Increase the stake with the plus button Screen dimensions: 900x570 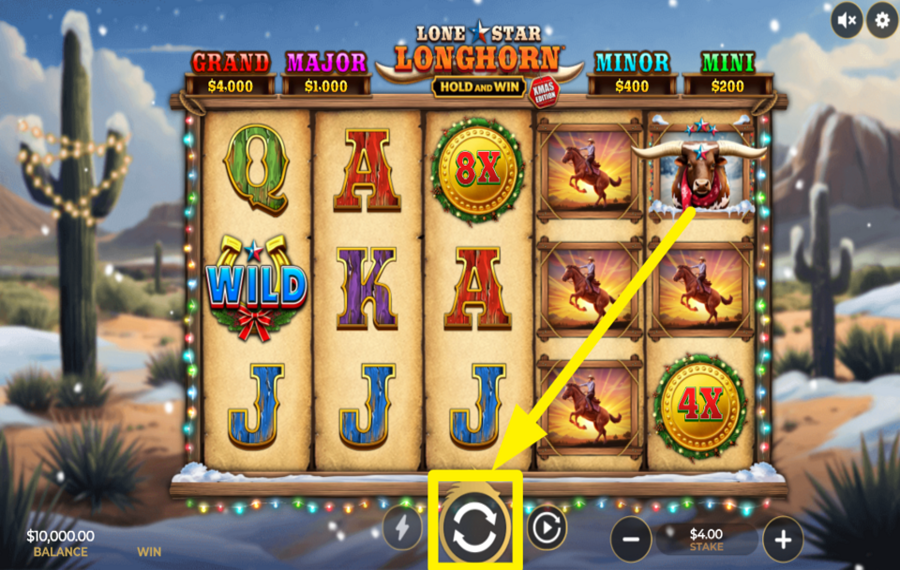(783, 541)
